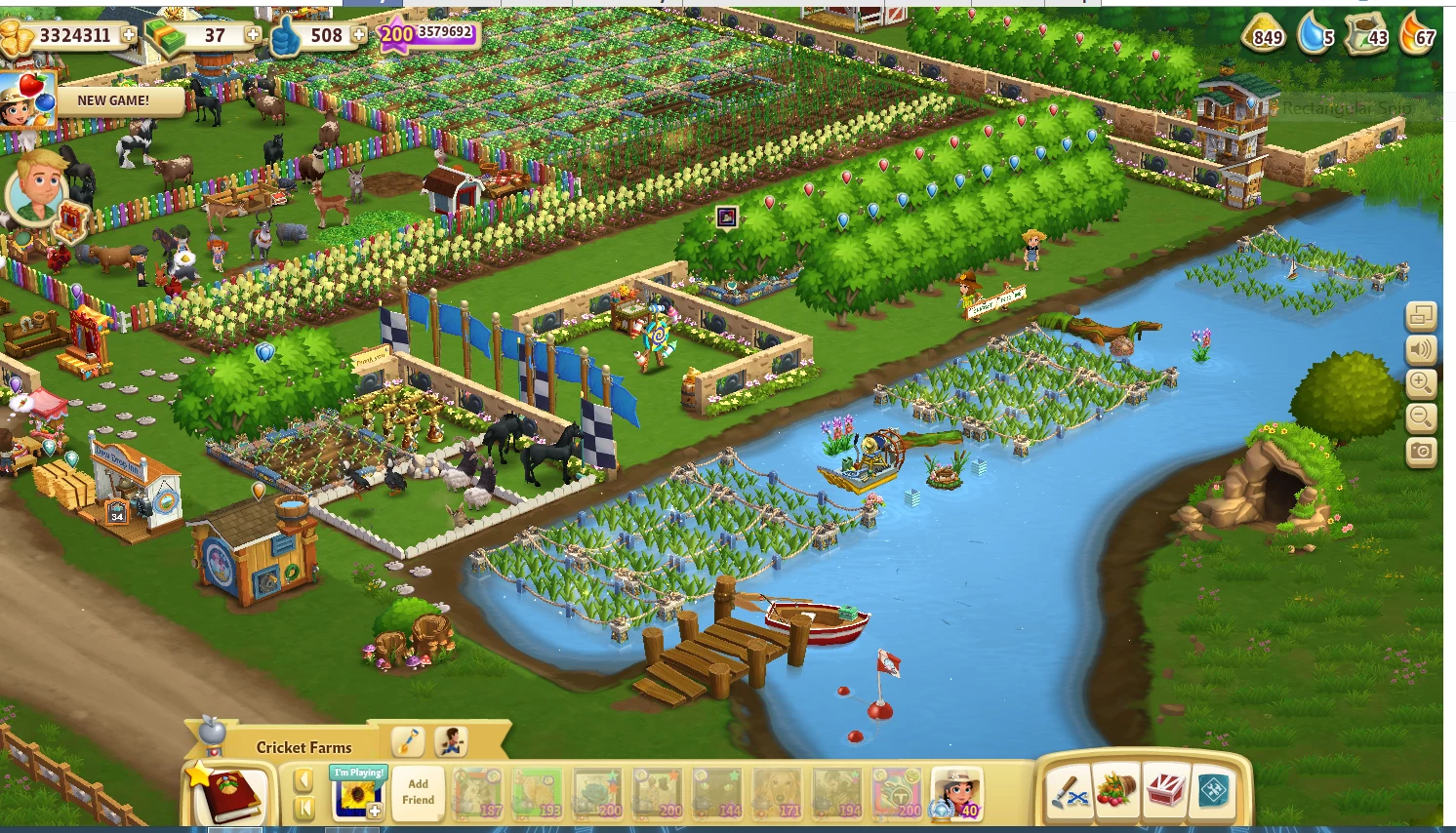Toggle fullscreen mode
Screen dimensions: 1456x833
pyautogui.click(x=1421, y=316)
